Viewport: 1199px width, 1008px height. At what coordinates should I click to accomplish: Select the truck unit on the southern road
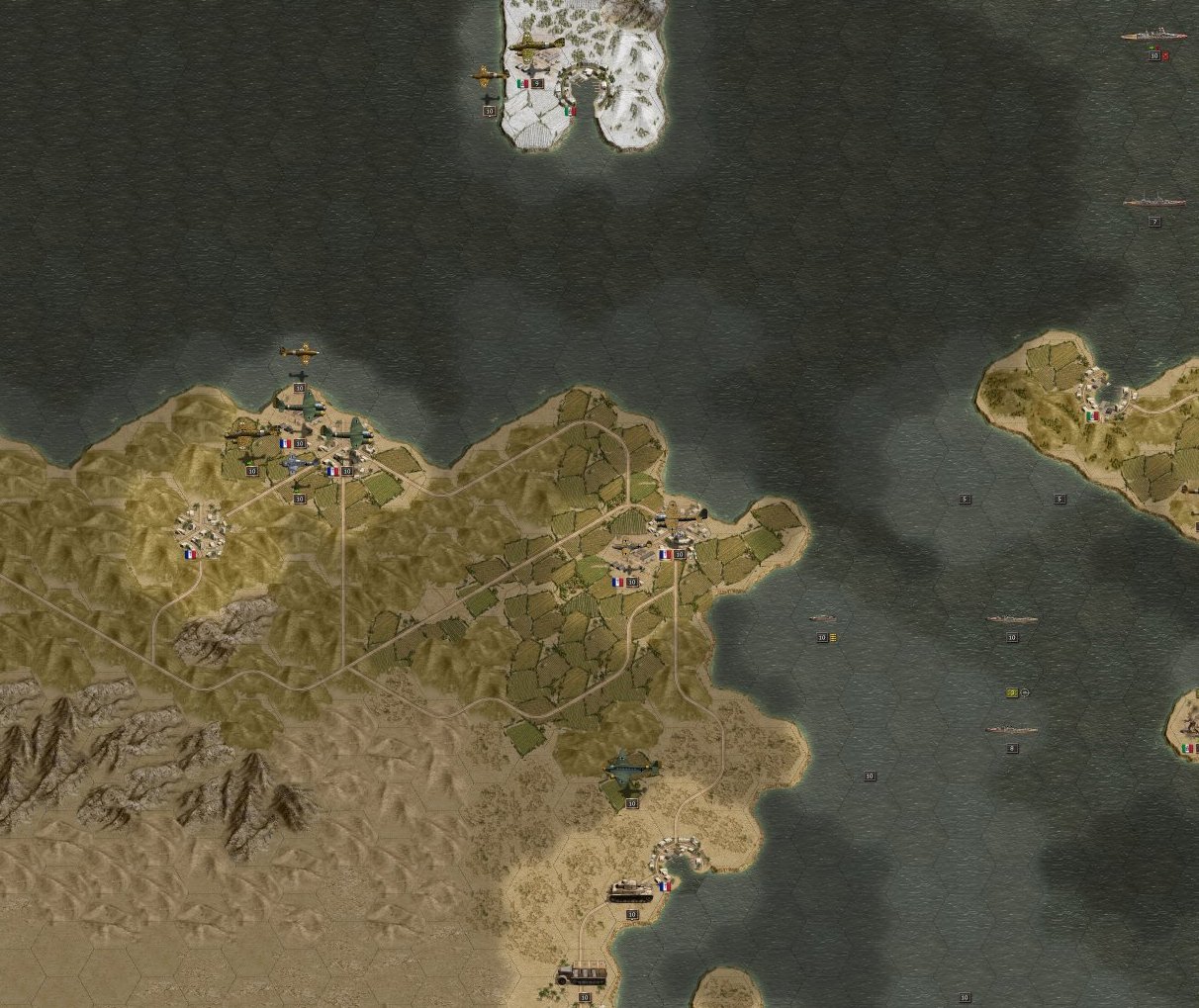(581, 974)
